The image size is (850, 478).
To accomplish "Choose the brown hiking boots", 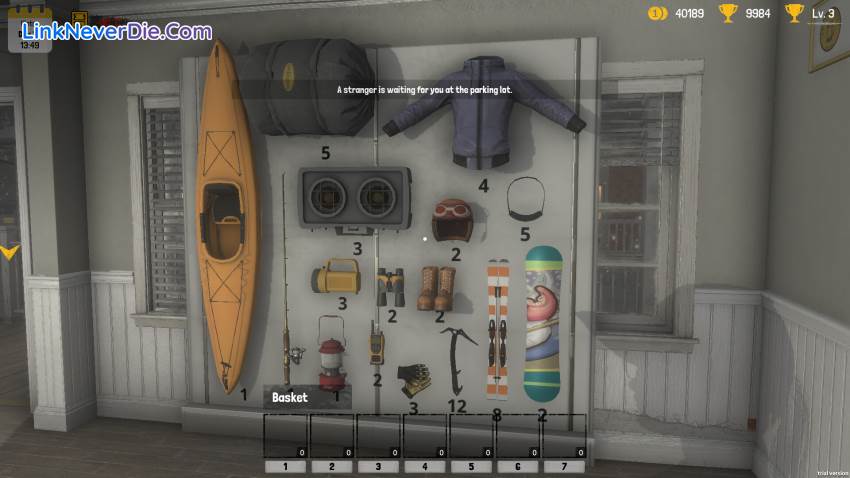I will coord(437,287).
